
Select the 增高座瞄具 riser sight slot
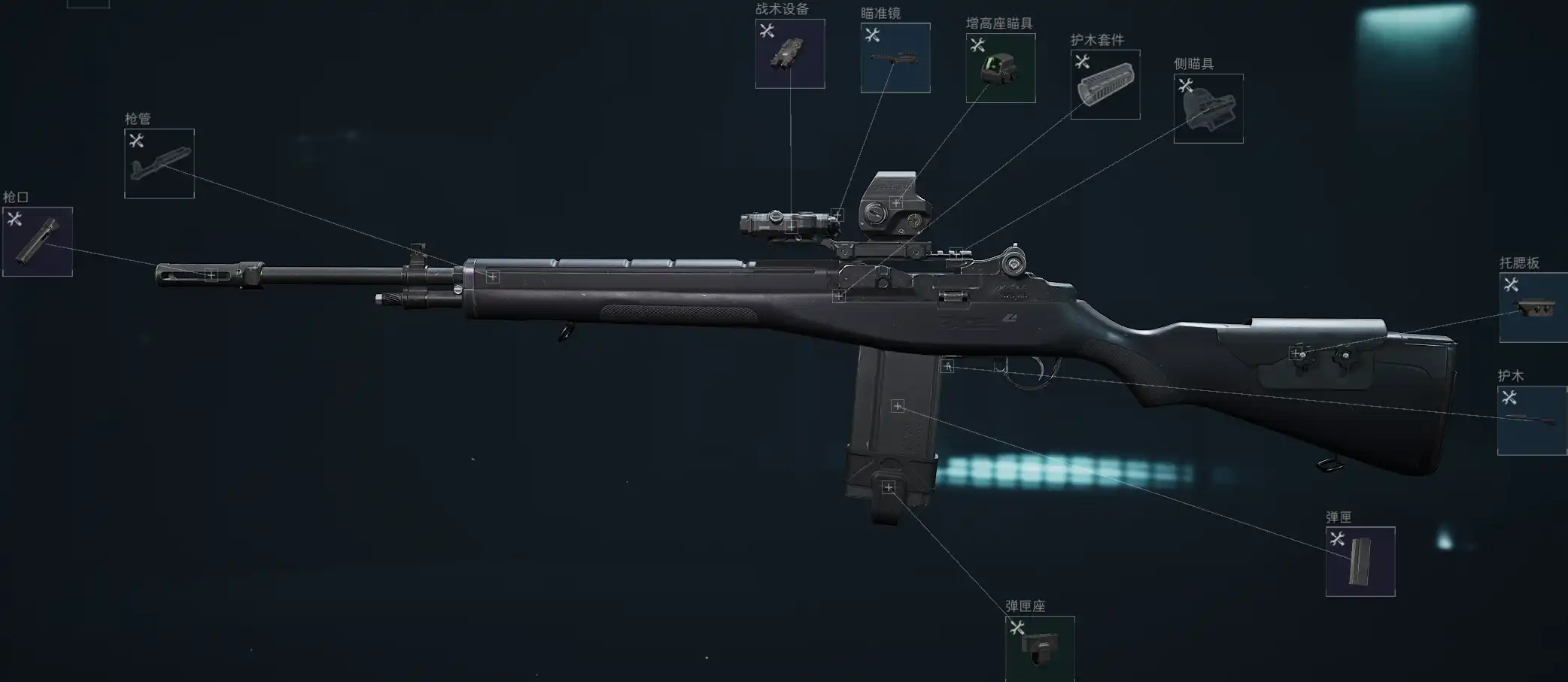pos(1001,68)
